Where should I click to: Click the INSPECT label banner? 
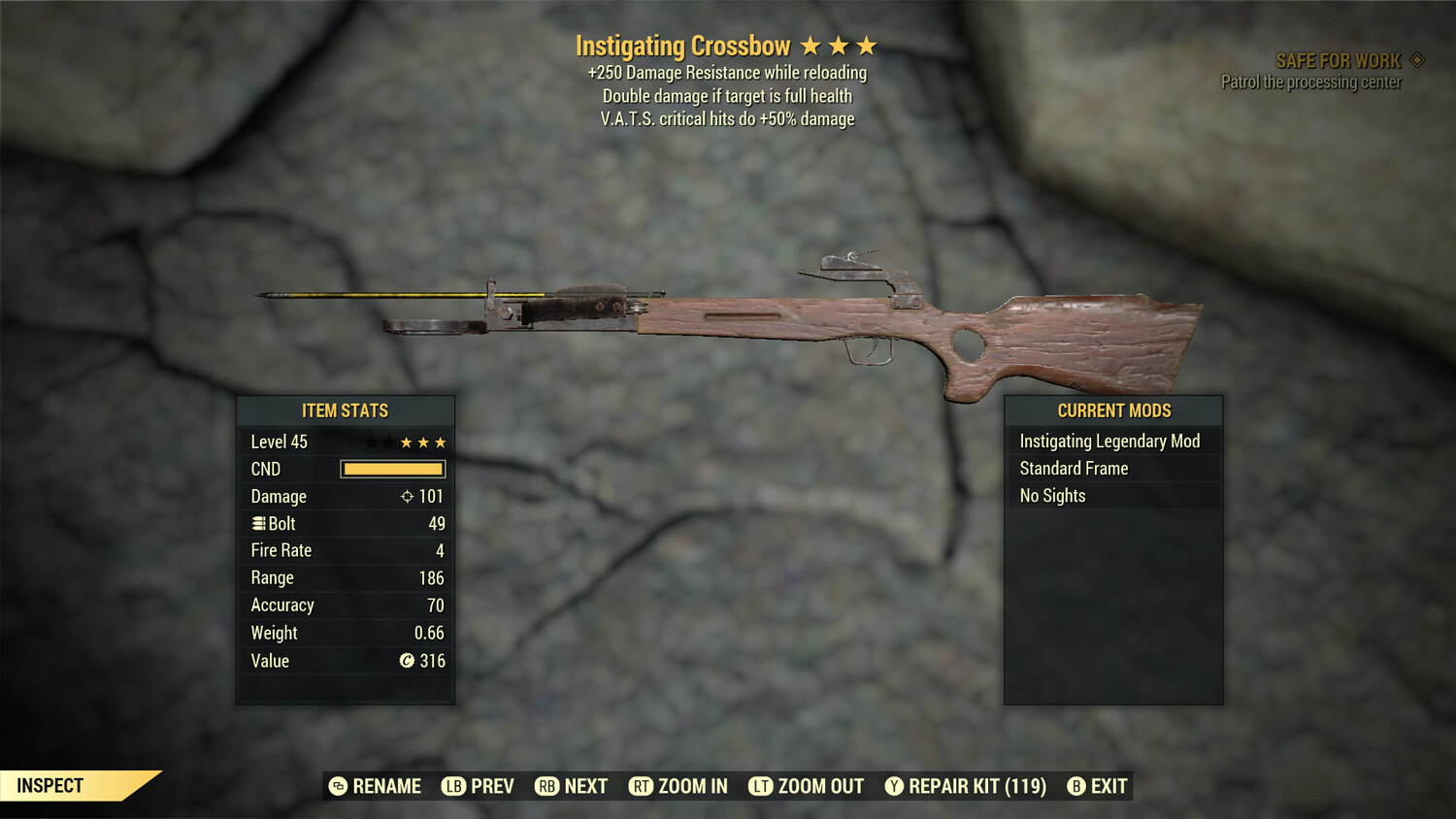pos(50,785)
